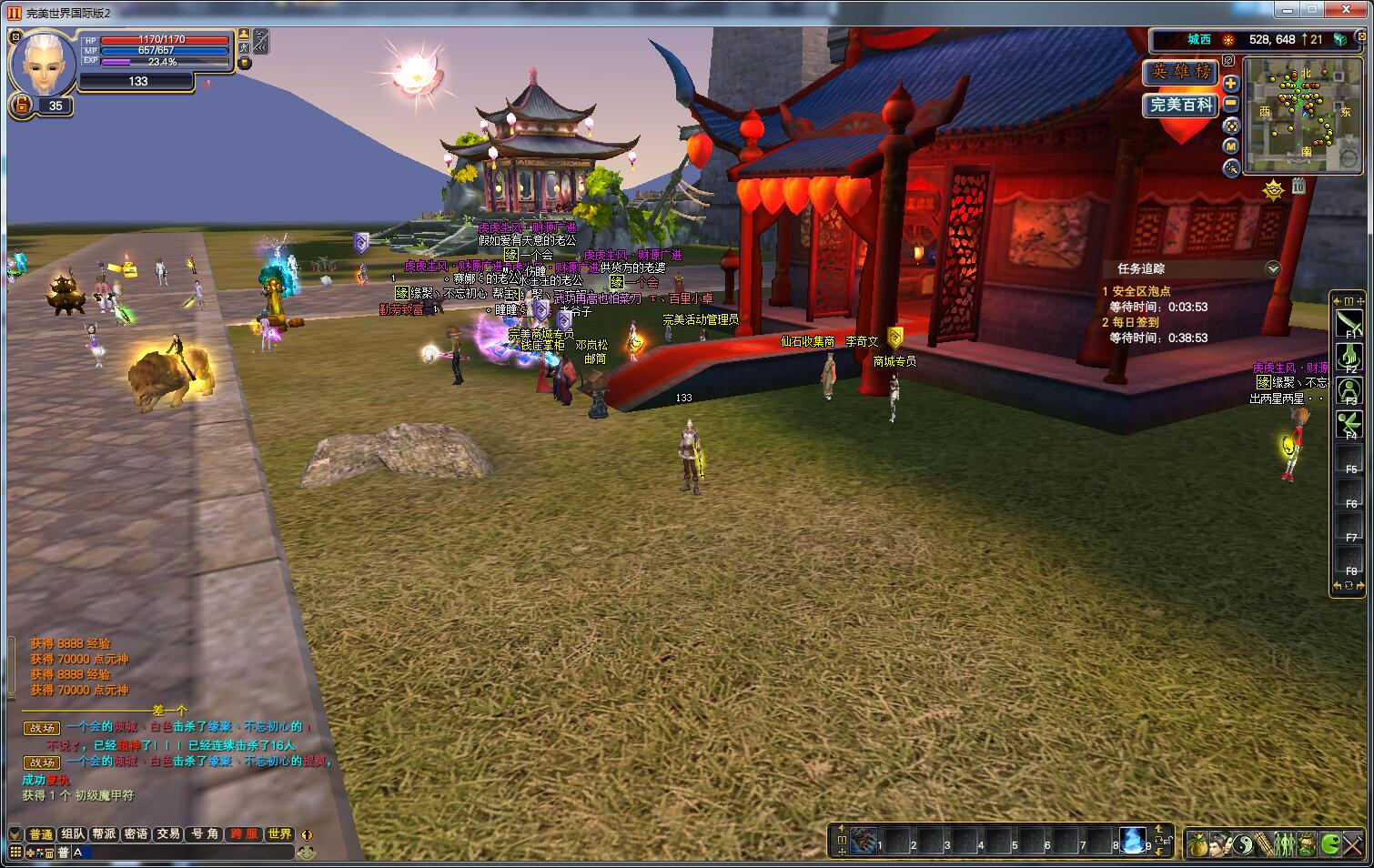Click the minimap display

click(1302, 115)
